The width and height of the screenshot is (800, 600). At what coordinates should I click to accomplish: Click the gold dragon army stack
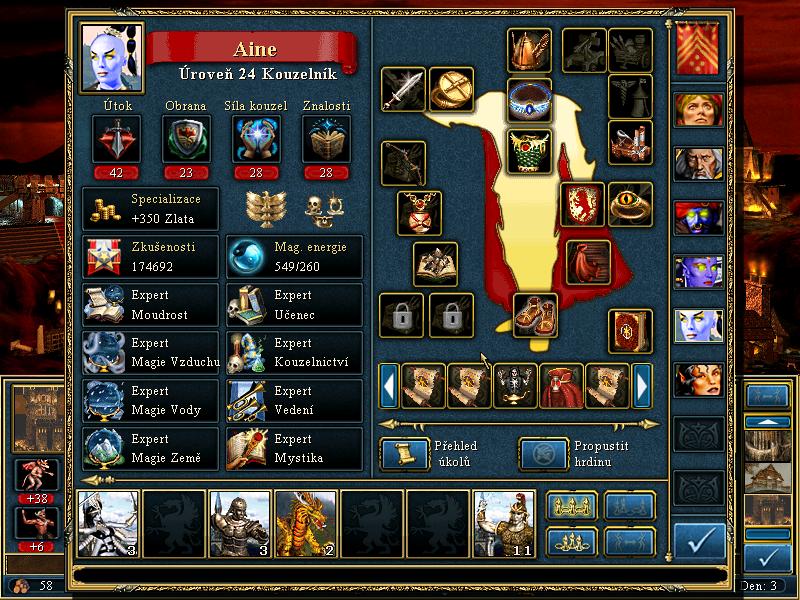click(x=306, y=524)
